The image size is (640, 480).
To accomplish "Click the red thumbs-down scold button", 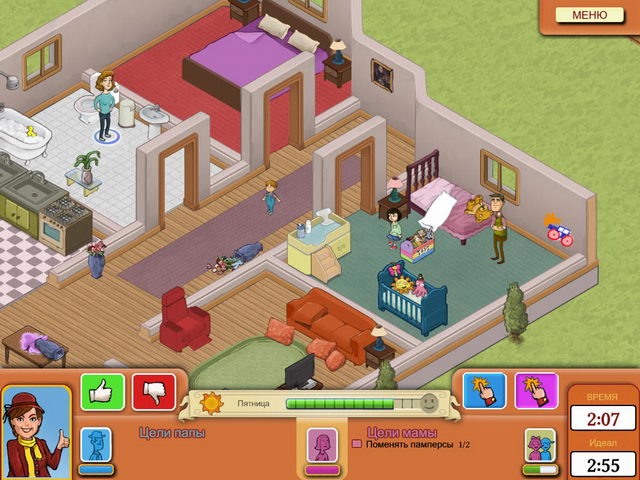I will tap(153, 392).
